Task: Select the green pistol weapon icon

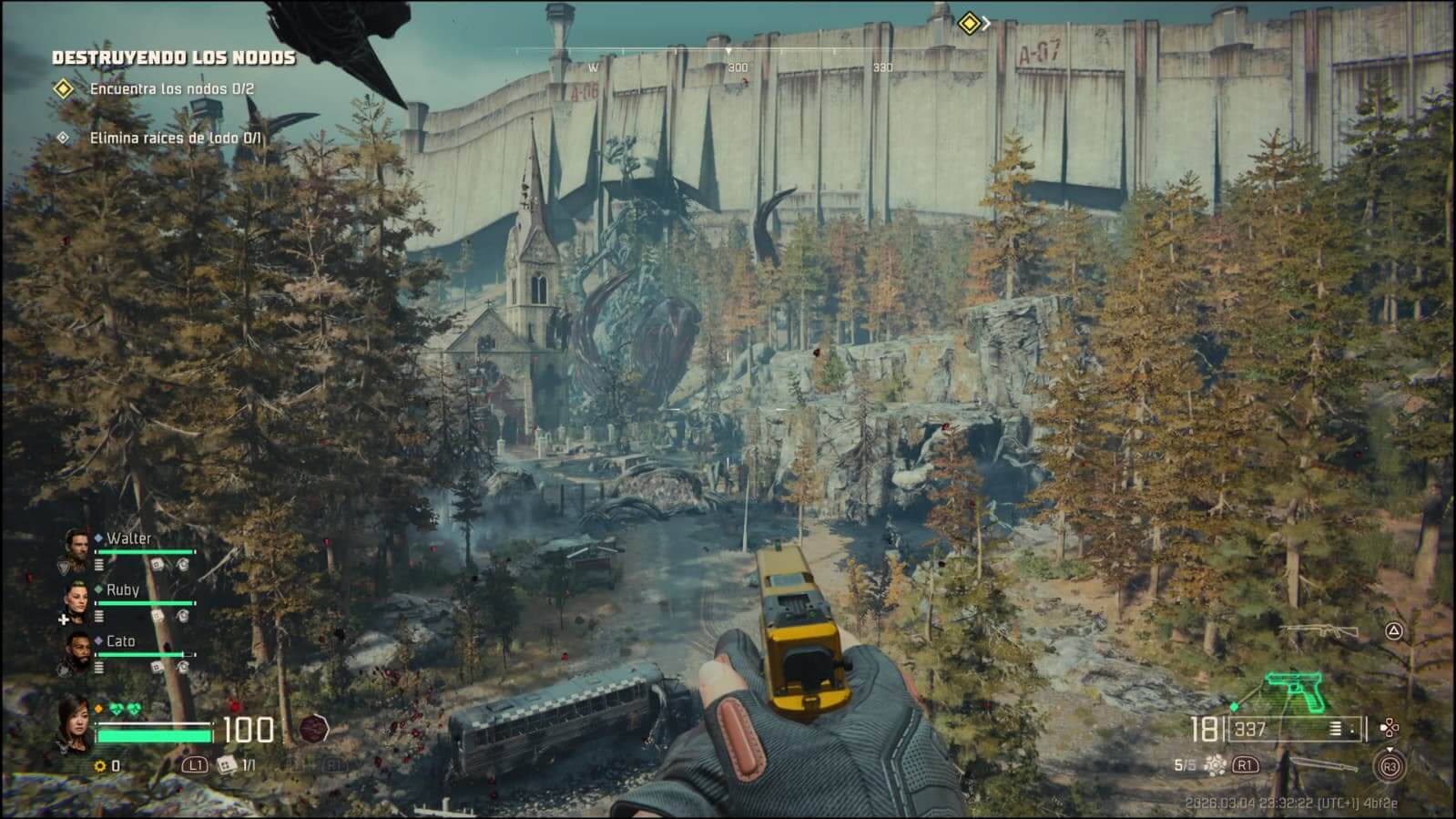Action: pos(1298,694)
